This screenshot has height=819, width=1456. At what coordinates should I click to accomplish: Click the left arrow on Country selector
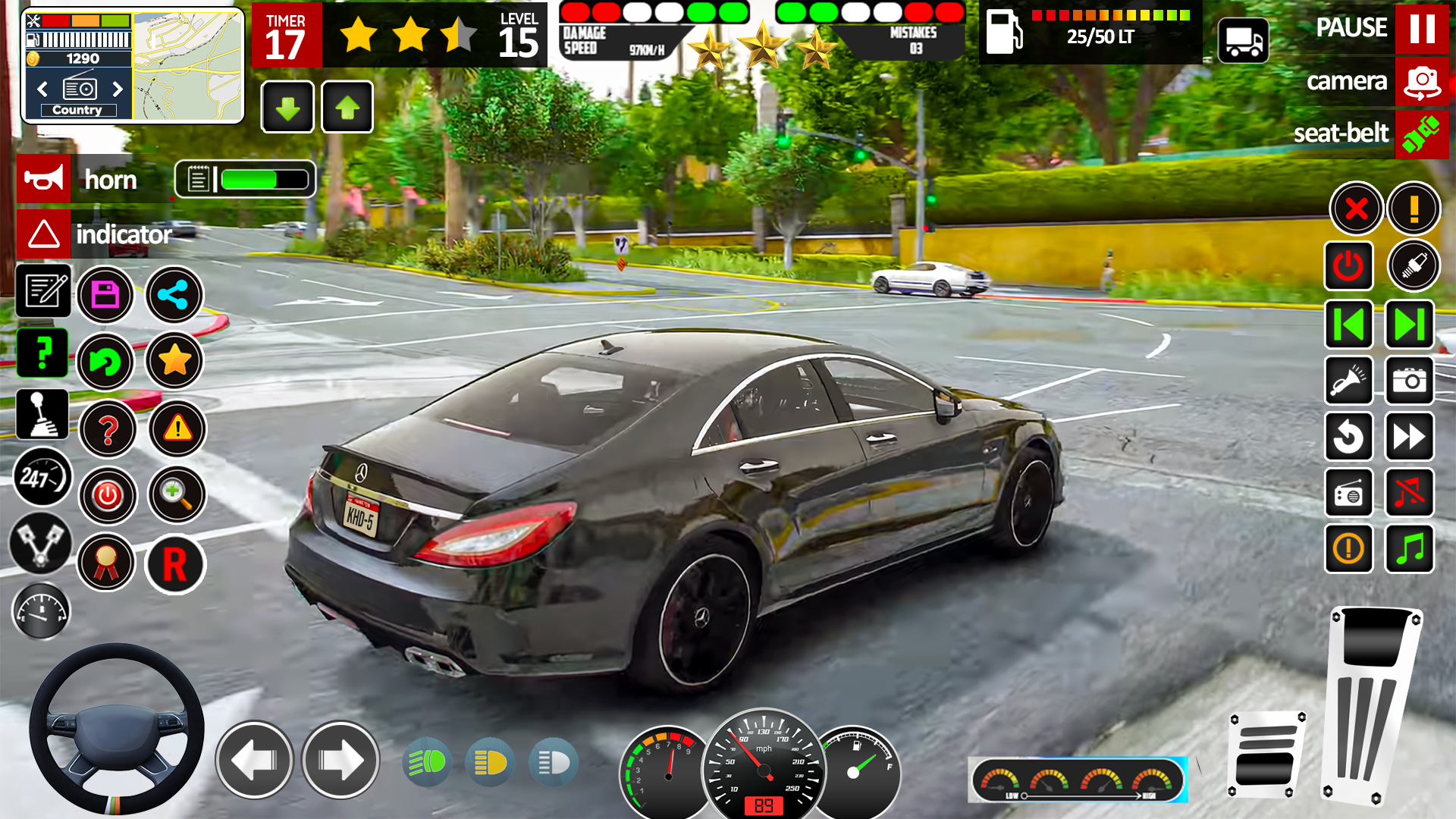pyautogui.click(x=42, y=89)
